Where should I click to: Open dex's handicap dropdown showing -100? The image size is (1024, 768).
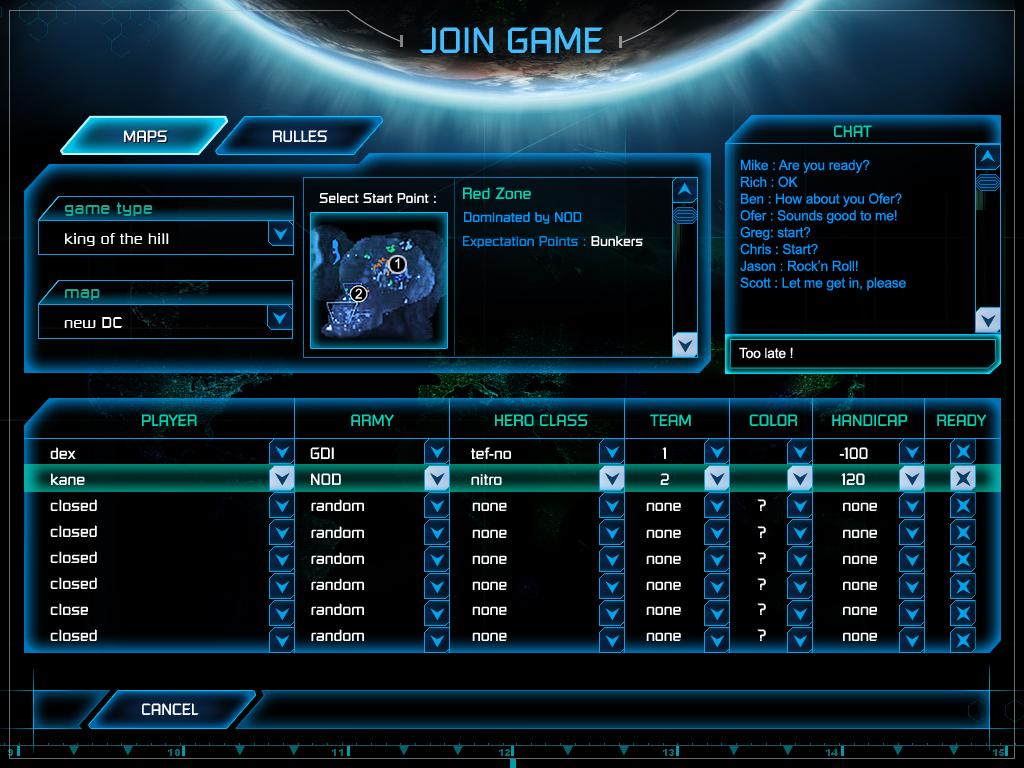tap(910, 453)
